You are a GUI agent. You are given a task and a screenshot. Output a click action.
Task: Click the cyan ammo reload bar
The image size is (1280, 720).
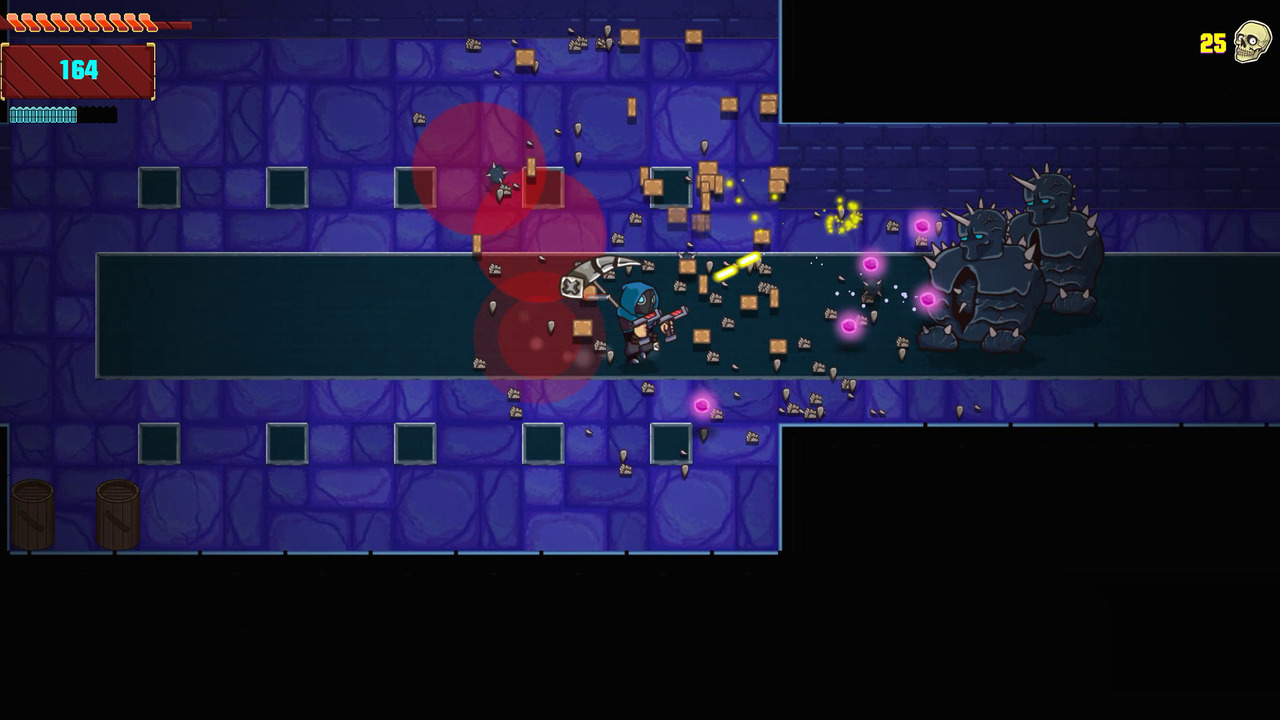tap(43, 115)
